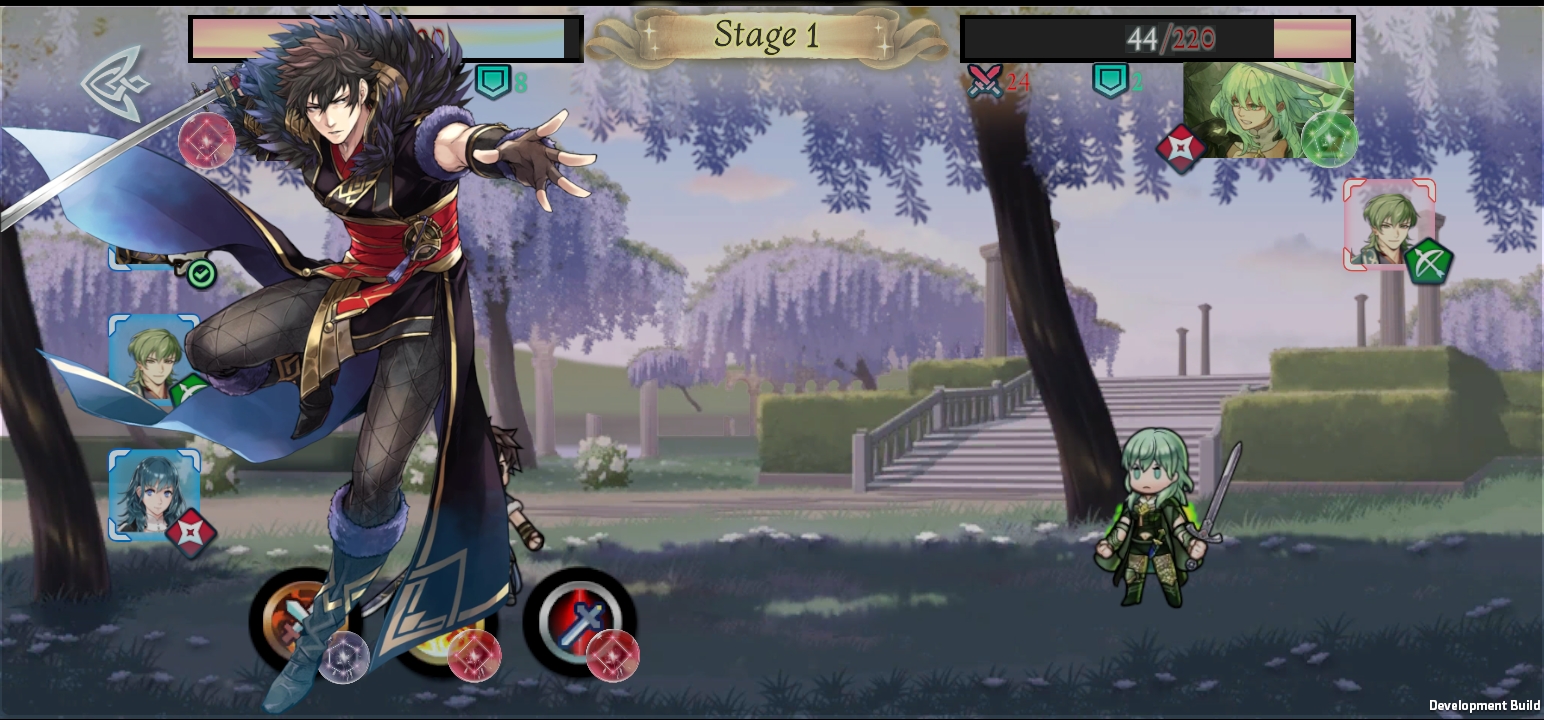Tap the crossed swords attack icon beside 24
This screenshot has width=1544, height=720.
click(x=986, y=82)
